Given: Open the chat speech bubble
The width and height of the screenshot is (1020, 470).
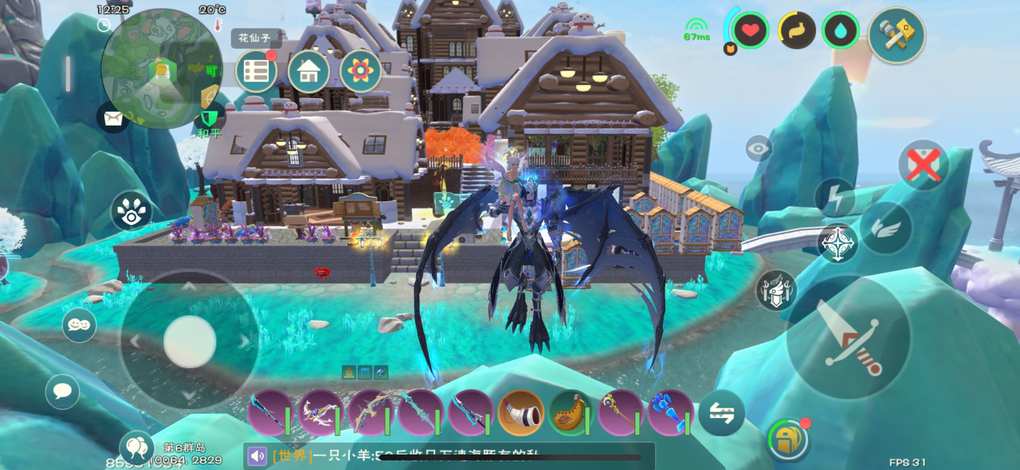Looking at the screenshot, I should (x=62, y=390).
